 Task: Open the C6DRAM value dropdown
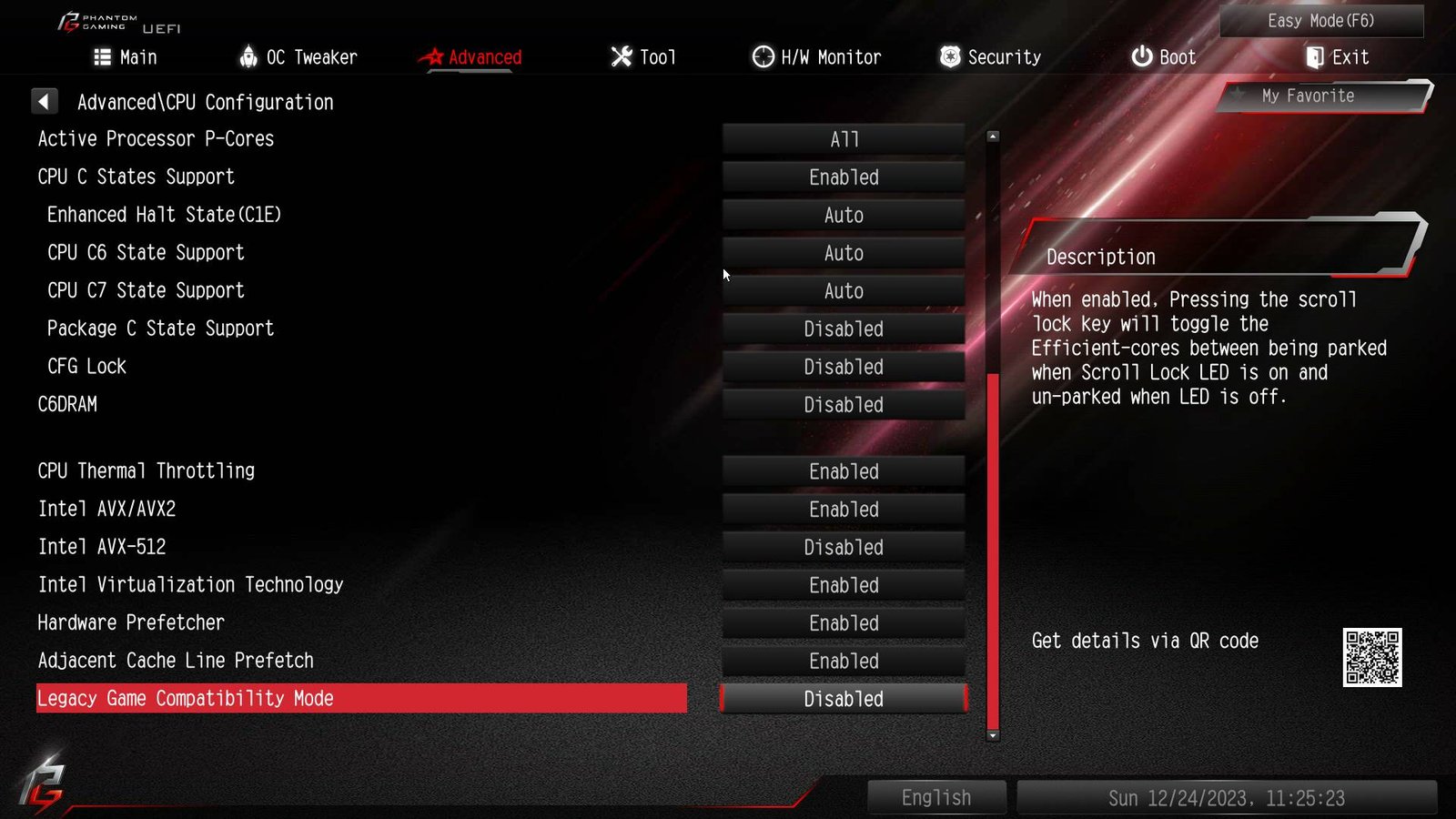tap(844, 405)
